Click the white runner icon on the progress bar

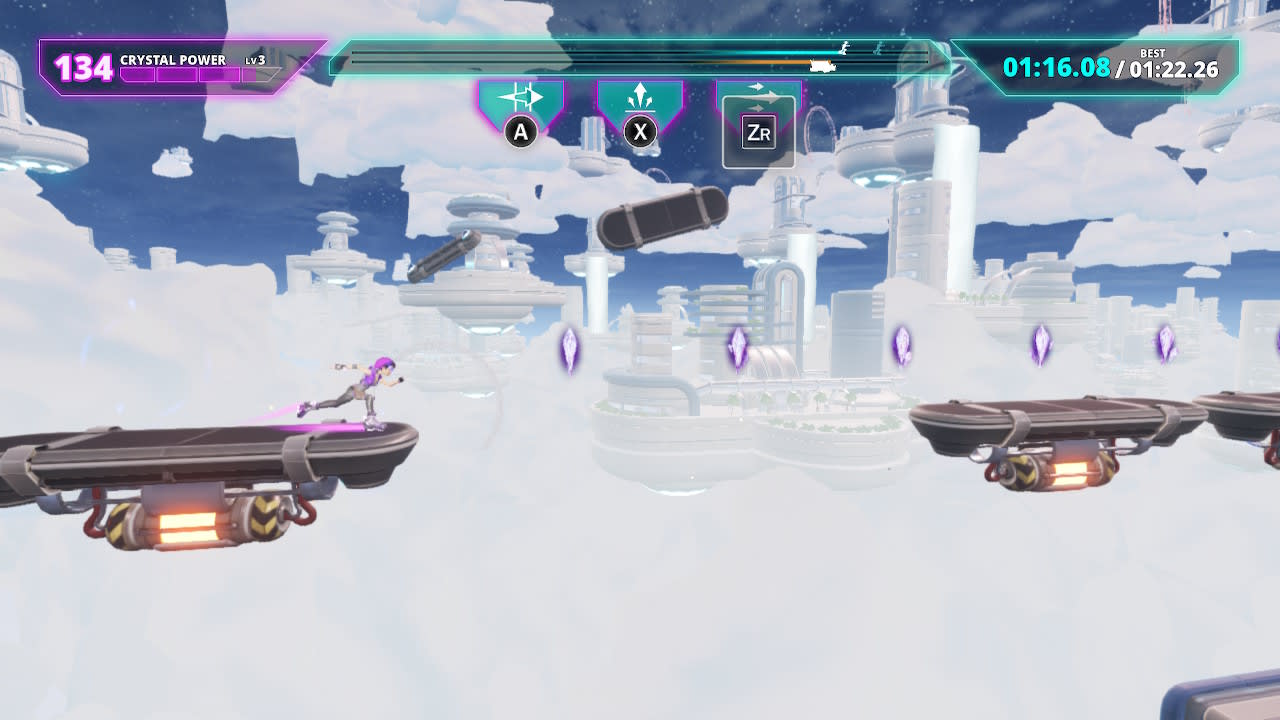pyautogui.click(x=843, y=48)
